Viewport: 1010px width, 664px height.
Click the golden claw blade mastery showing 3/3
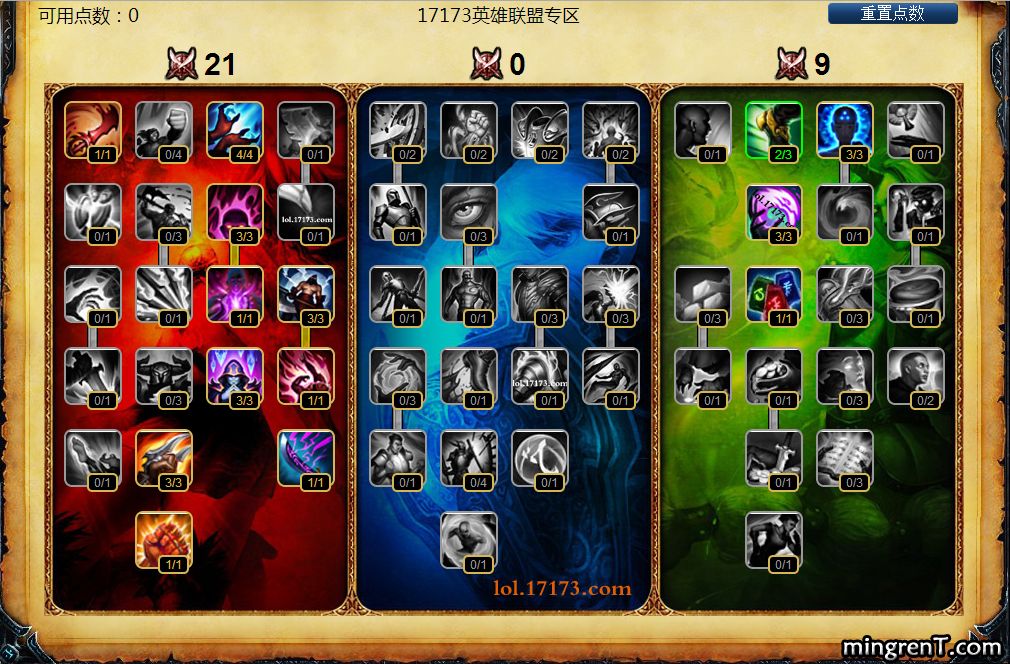pos(164,458)
